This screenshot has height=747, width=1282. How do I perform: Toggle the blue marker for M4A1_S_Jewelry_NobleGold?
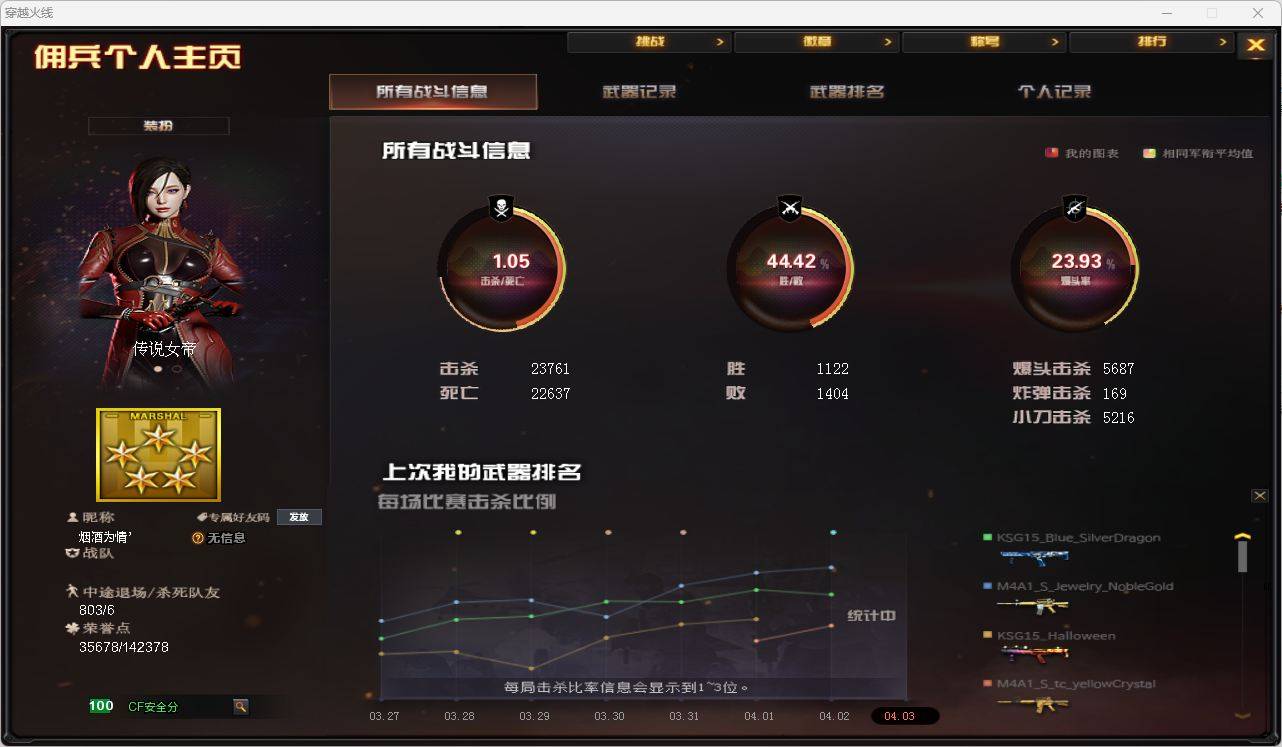pos(986,585)
